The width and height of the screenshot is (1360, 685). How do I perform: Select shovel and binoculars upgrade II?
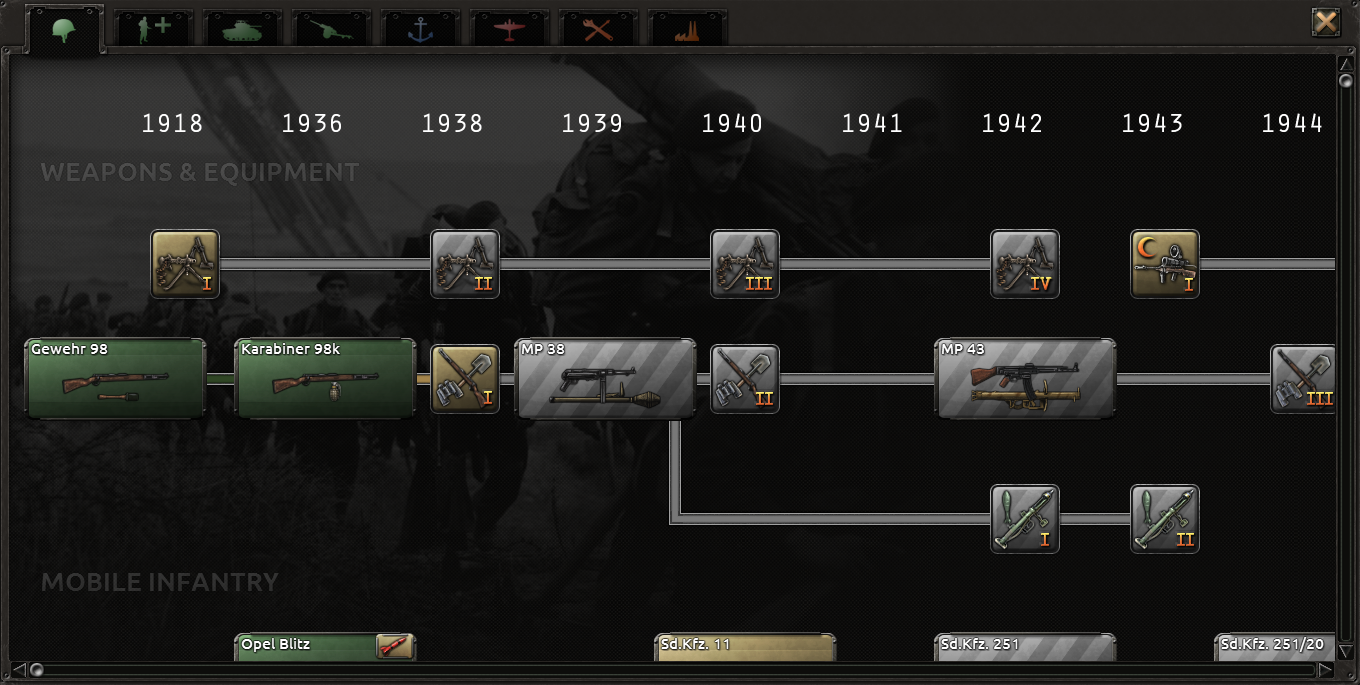[x=745, y=378]
